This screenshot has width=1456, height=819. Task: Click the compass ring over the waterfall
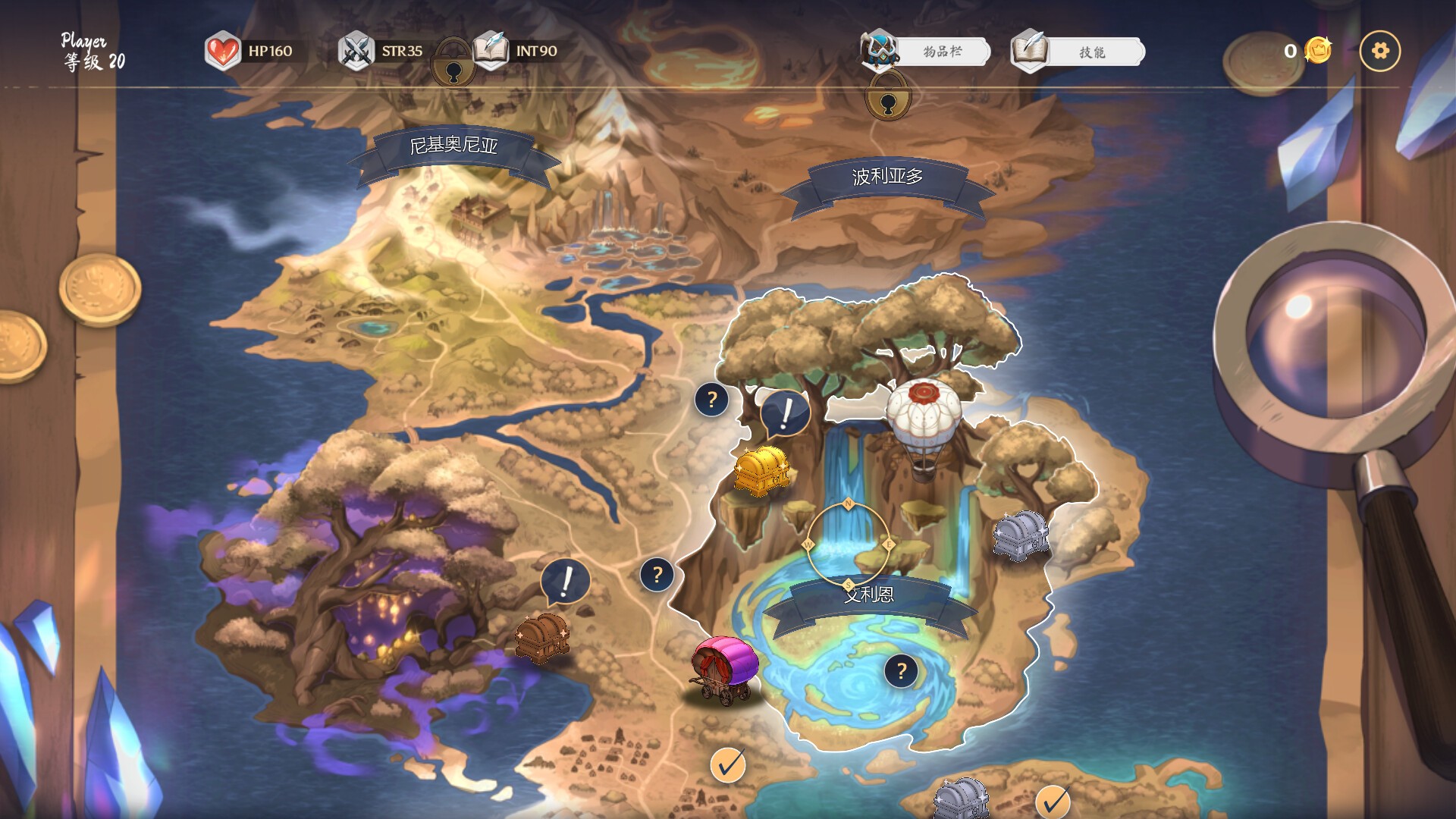coord(848,544)
